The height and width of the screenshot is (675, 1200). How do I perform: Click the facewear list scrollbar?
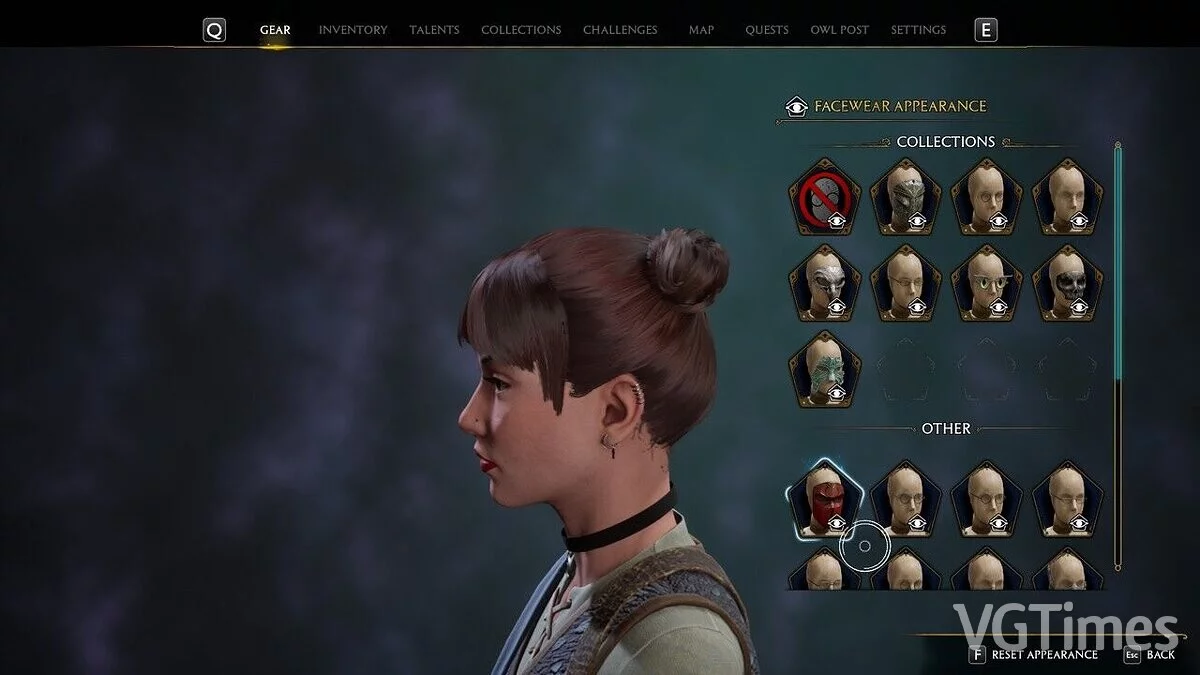(x=1118, y=260)
